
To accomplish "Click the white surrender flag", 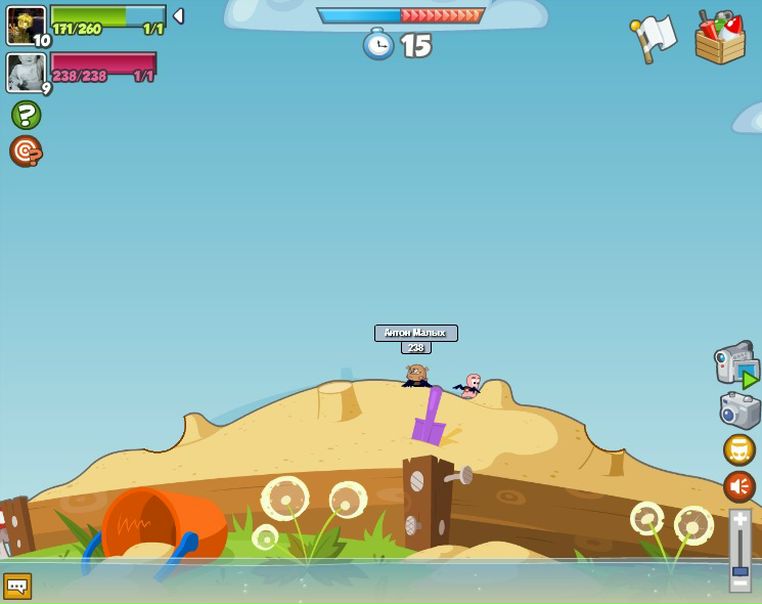I will click(x=654, y=39).
